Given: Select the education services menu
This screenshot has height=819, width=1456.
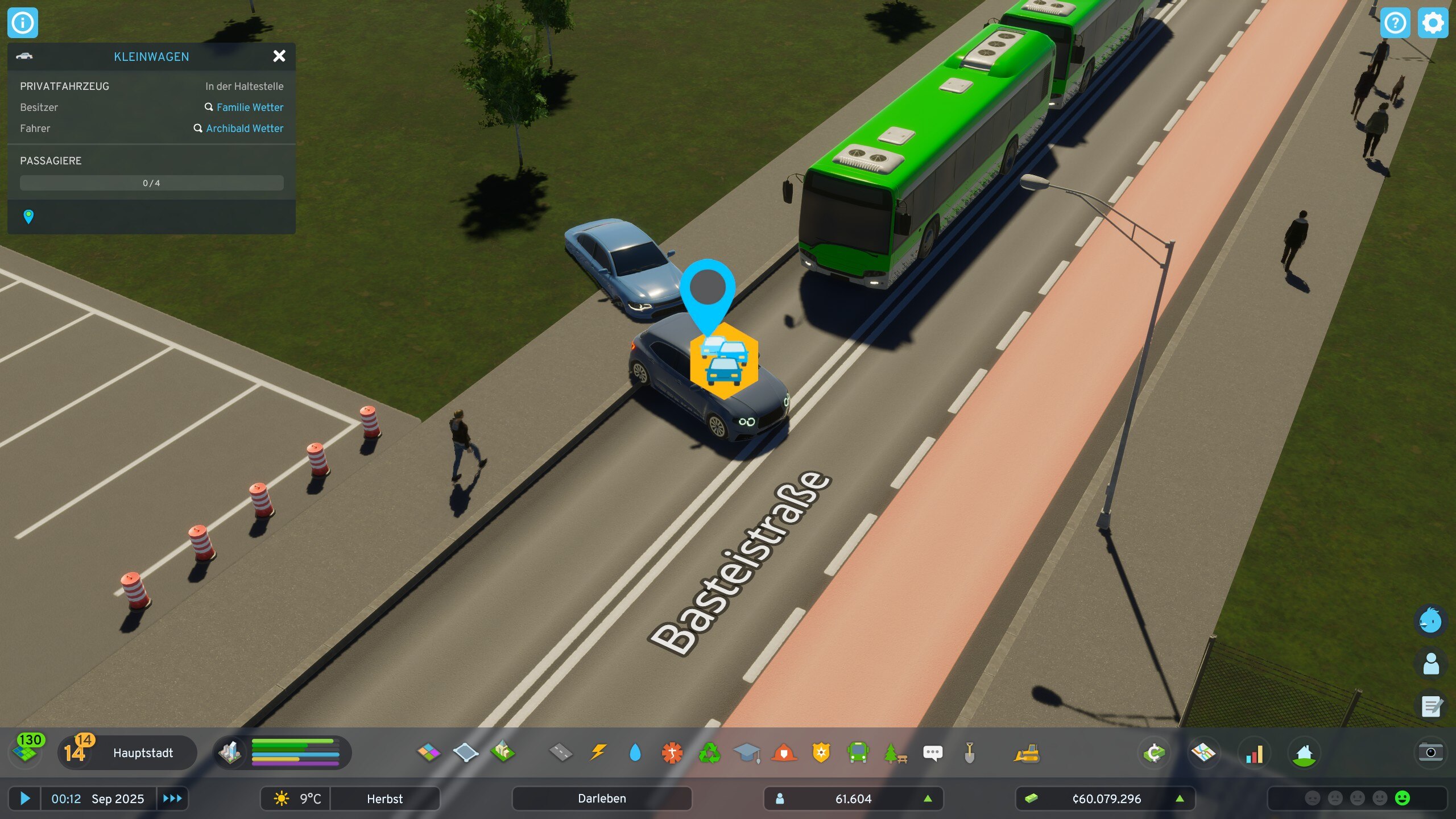Looking at the screenshot, I should click(x=749, y=752).
